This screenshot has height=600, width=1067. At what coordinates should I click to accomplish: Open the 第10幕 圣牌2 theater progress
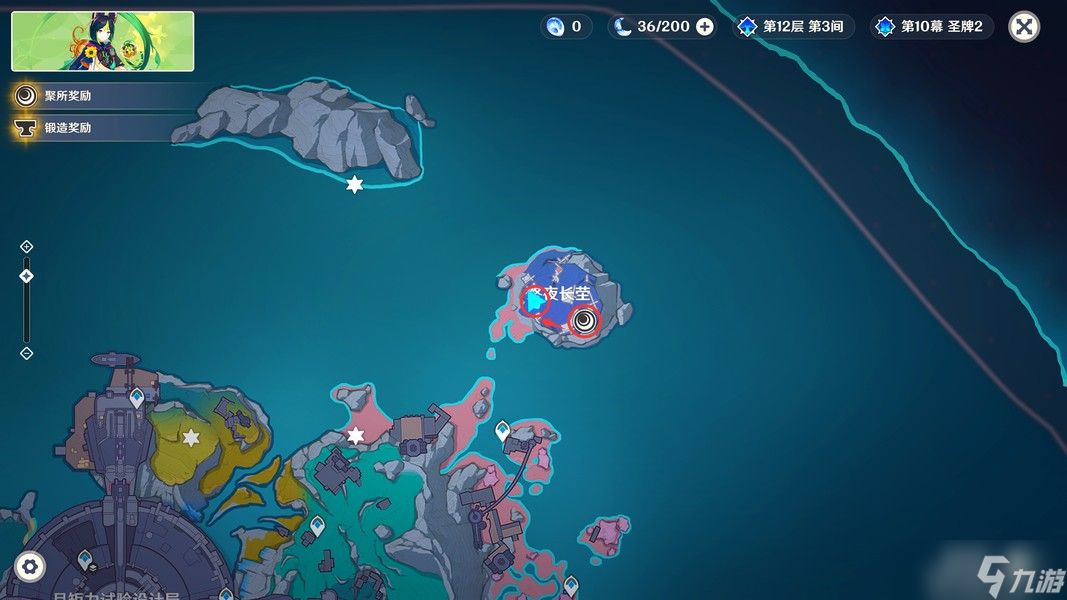pos(932,27)
